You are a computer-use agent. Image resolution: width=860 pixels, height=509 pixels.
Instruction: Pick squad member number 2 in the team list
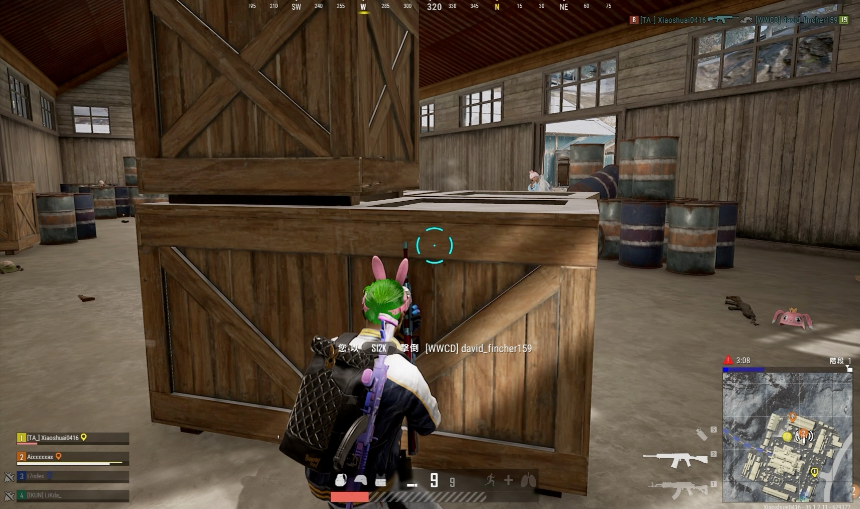coord(72,457)
